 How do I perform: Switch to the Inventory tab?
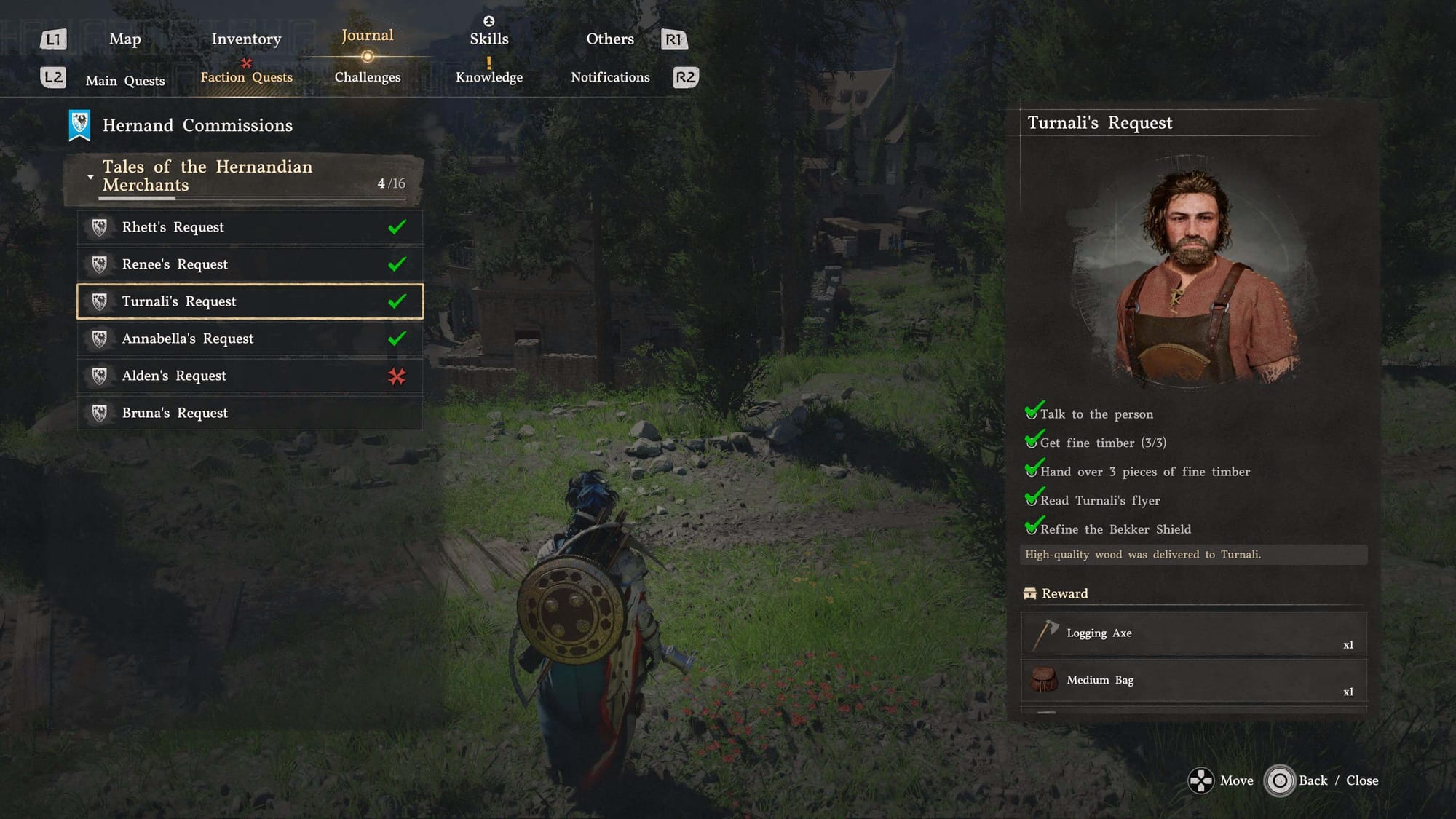pyautogui.click(x=246, y=39)
